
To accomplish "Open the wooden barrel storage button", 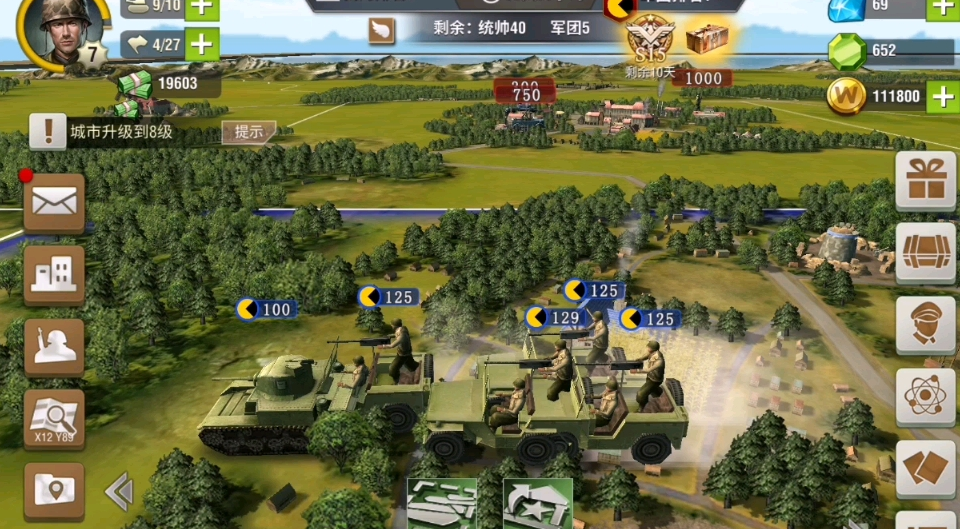I will [925, 253].
